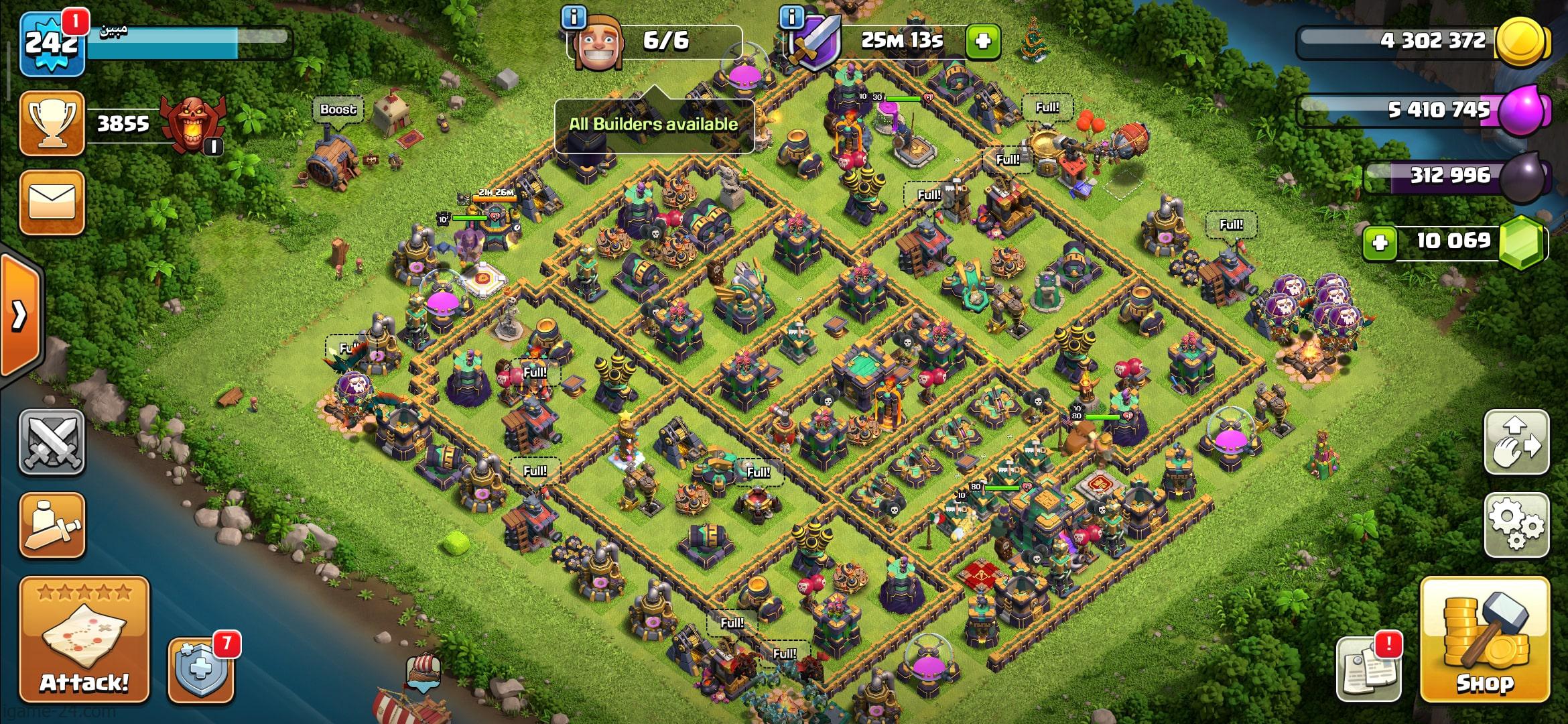Tap the green plus to buy gems
Viewport: 1568px width, 724px height.
pos(1380,241)
